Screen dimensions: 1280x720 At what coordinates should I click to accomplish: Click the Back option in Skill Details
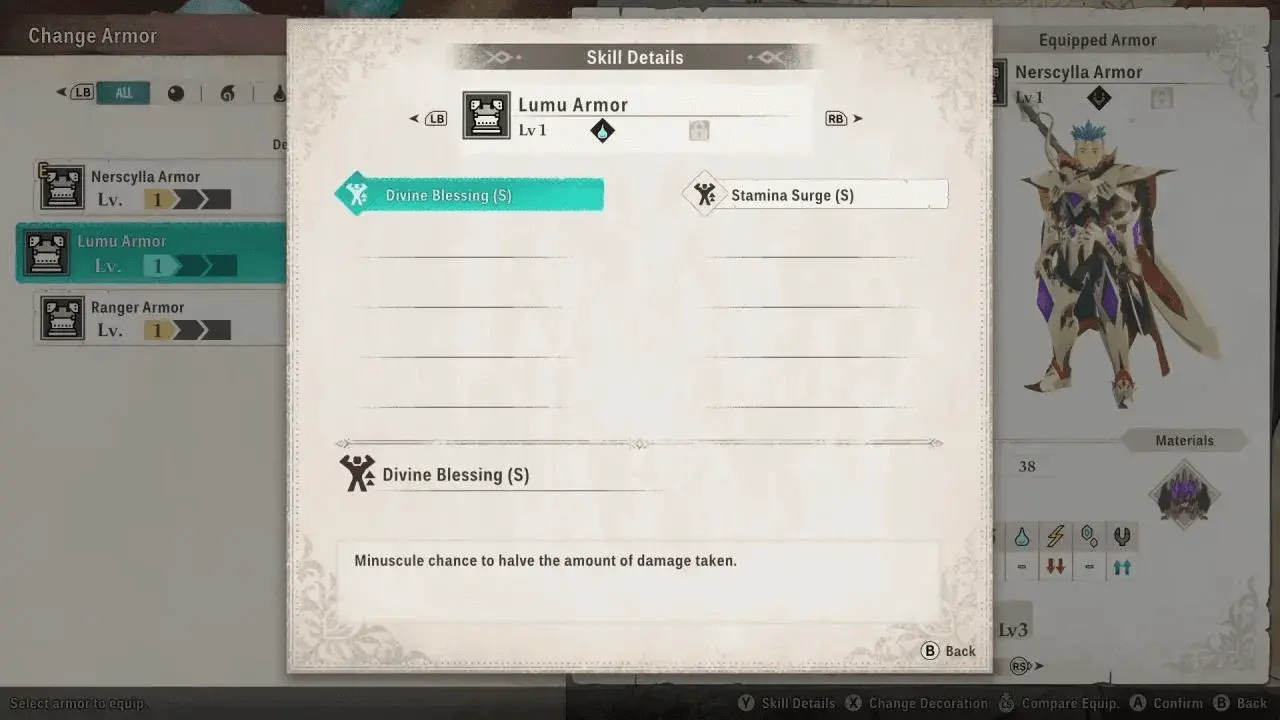pos(948,651)
